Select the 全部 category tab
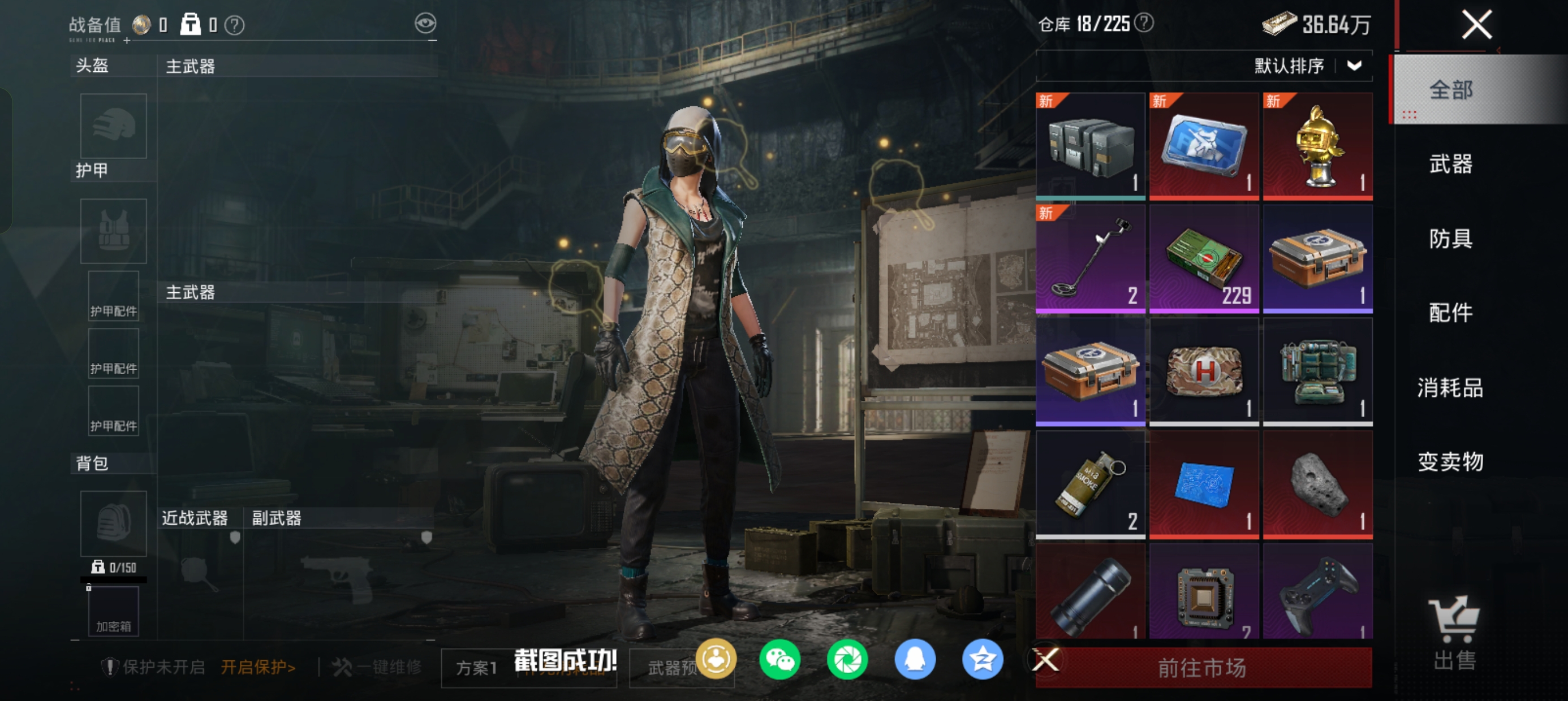Viewport: 1568px width, 701px height. (1450, 90)
